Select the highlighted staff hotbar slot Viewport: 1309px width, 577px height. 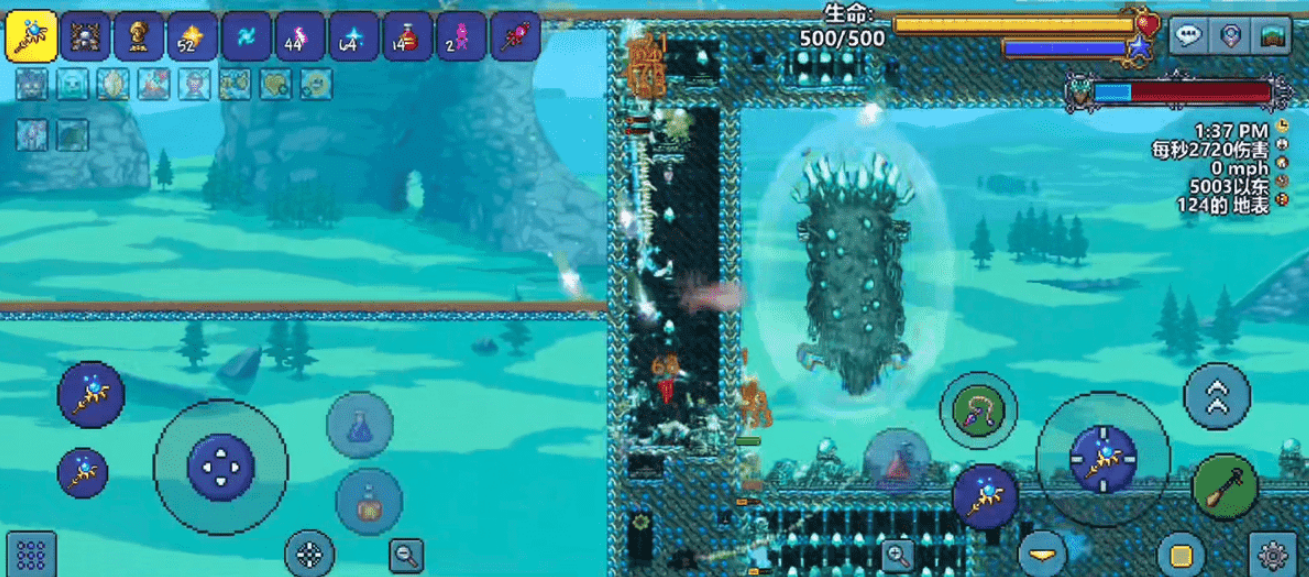click(30, 38)
